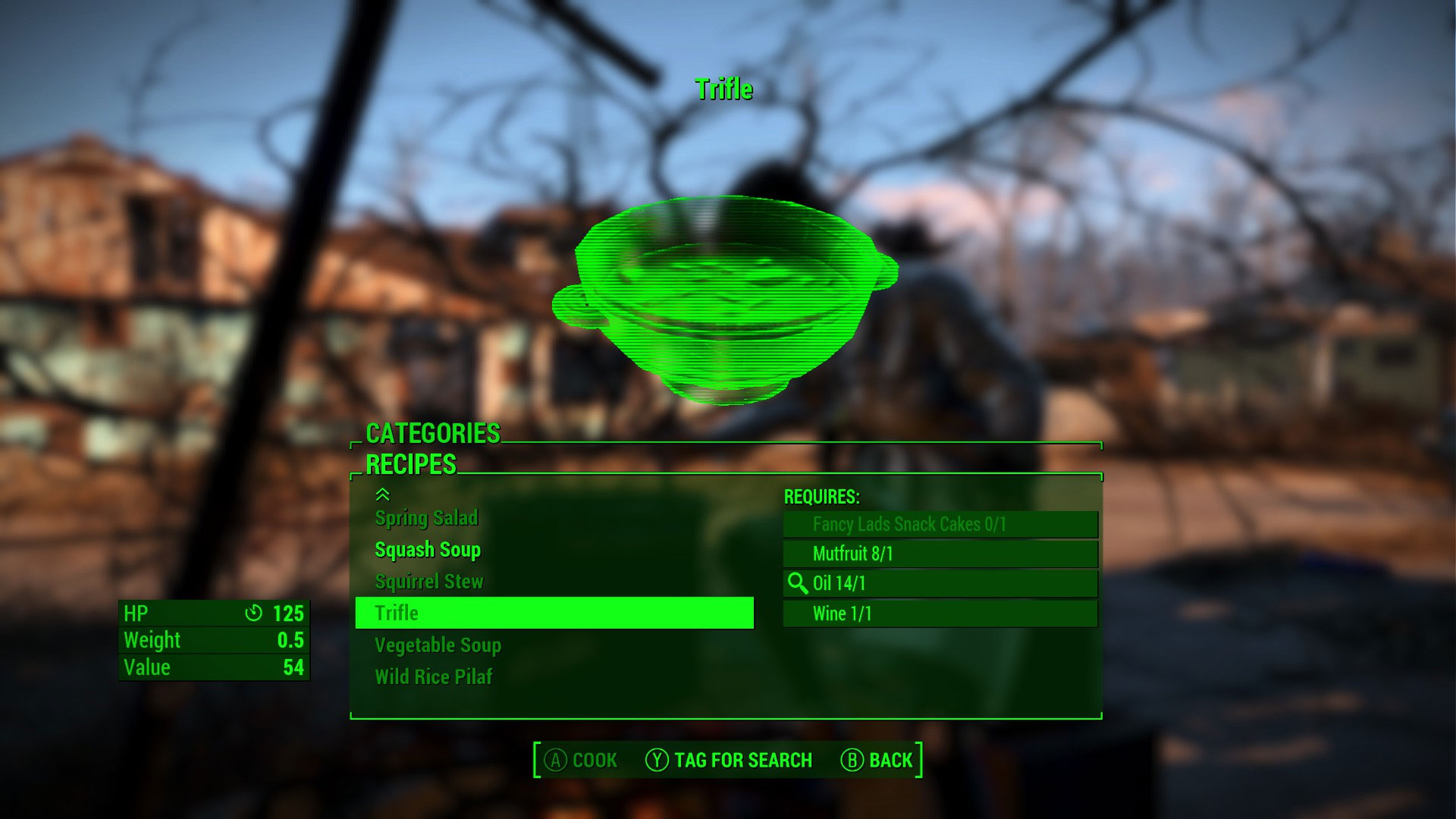1456x819 pixels.
Task: Click the highlighted Trifle recipe
Action: (554, 613)
